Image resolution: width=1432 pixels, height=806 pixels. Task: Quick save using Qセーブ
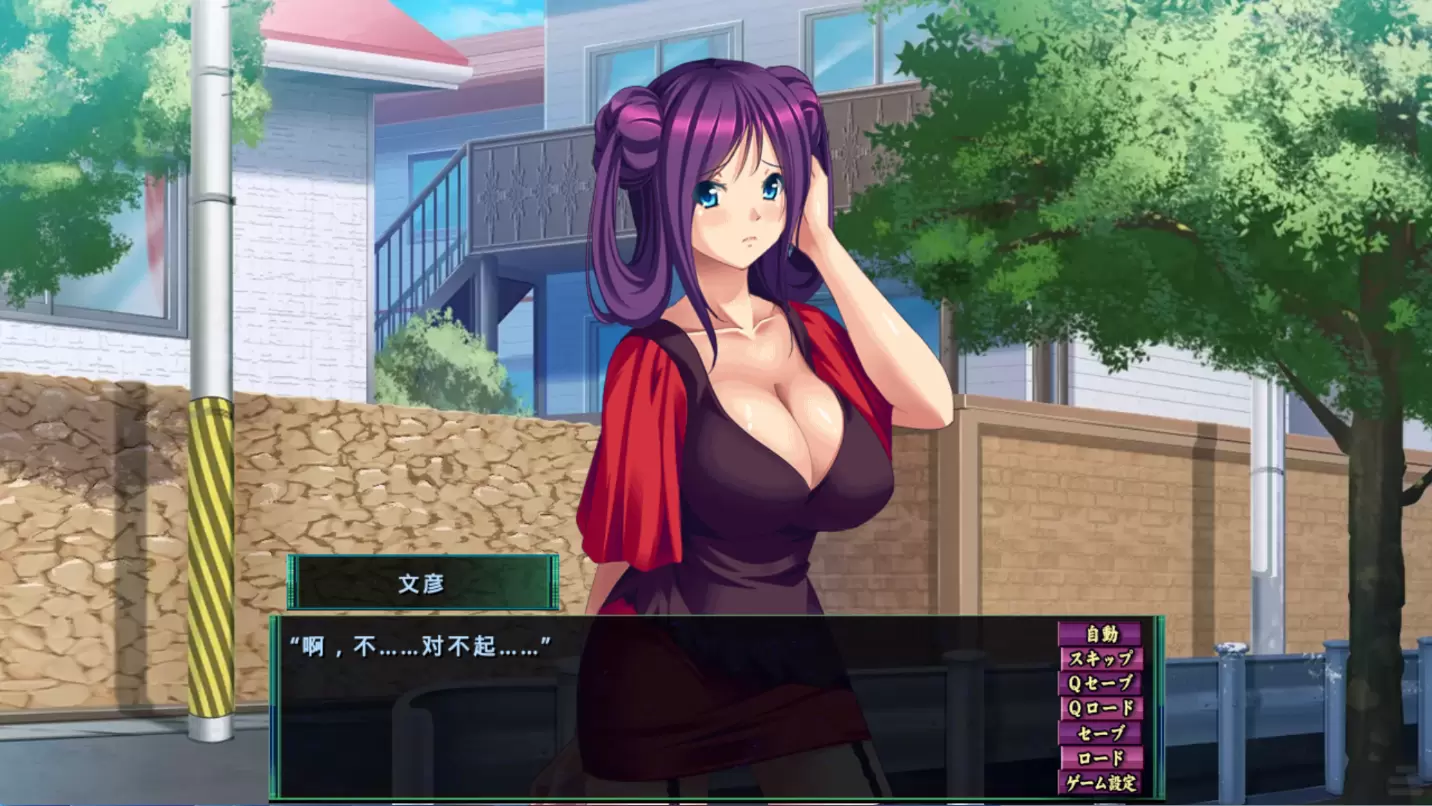point(1100,683)
